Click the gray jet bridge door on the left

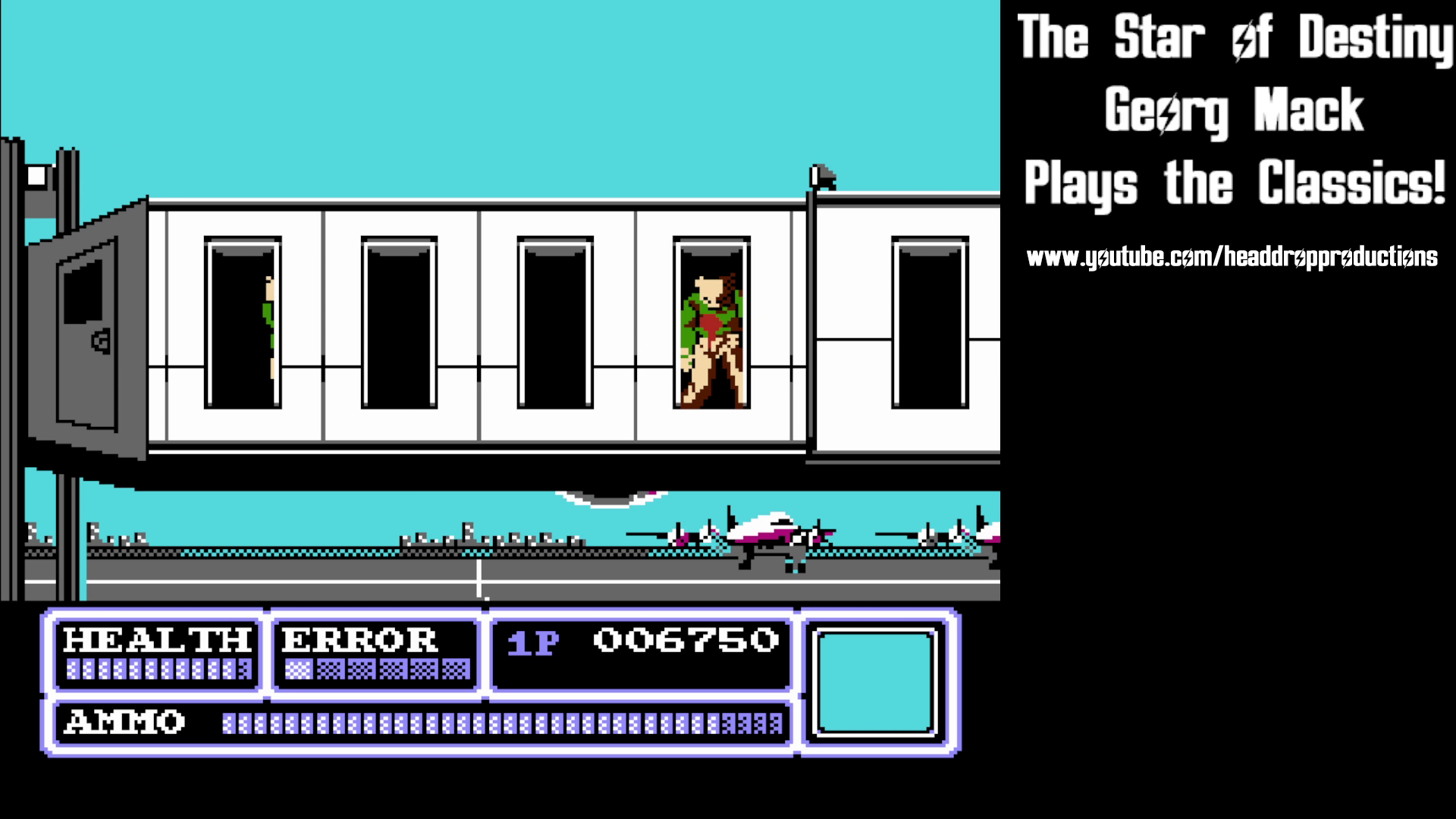click(87, 334)
